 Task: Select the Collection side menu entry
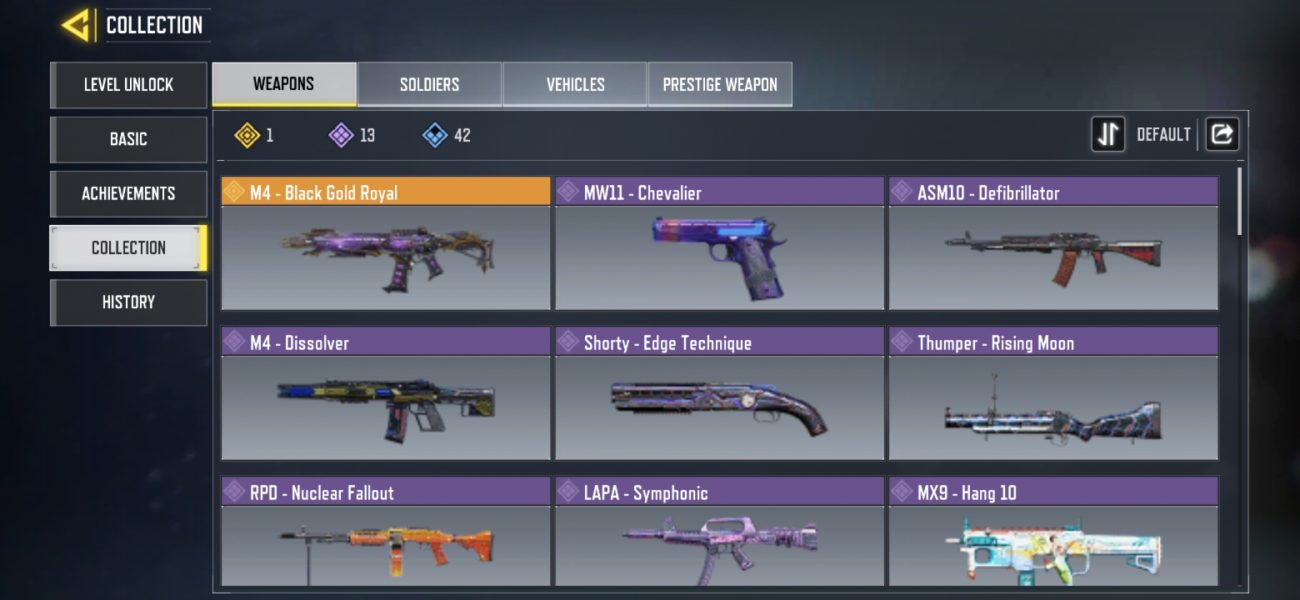[x=128, y=248]
